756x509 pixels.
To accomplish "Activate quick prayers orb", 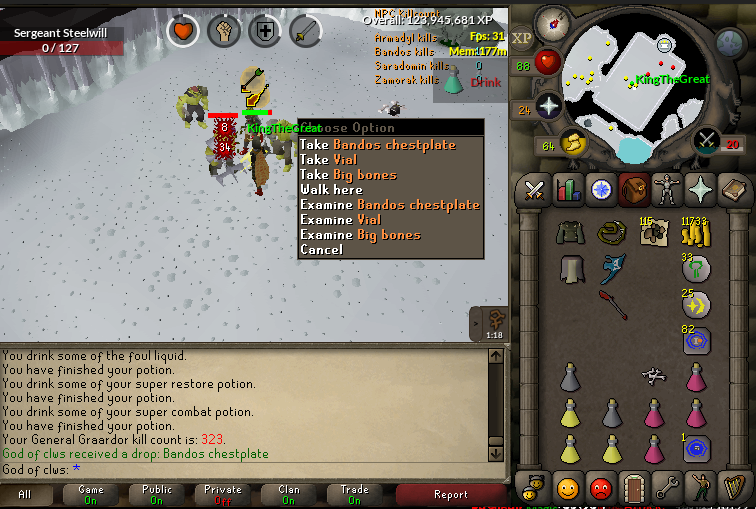I will click(548, 106).
